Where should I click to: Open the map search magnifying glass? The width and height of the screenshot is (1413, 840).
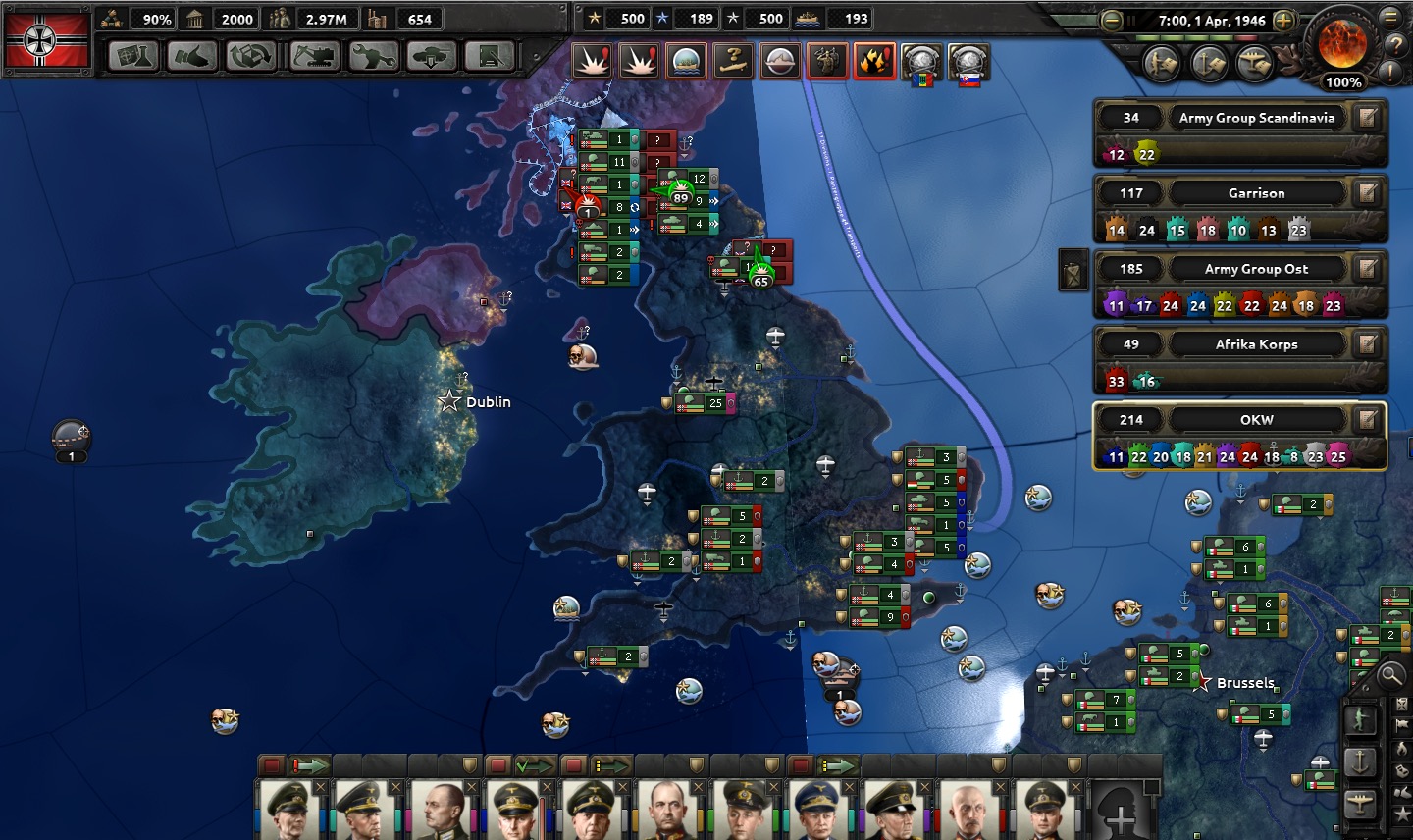[1390, 675]
